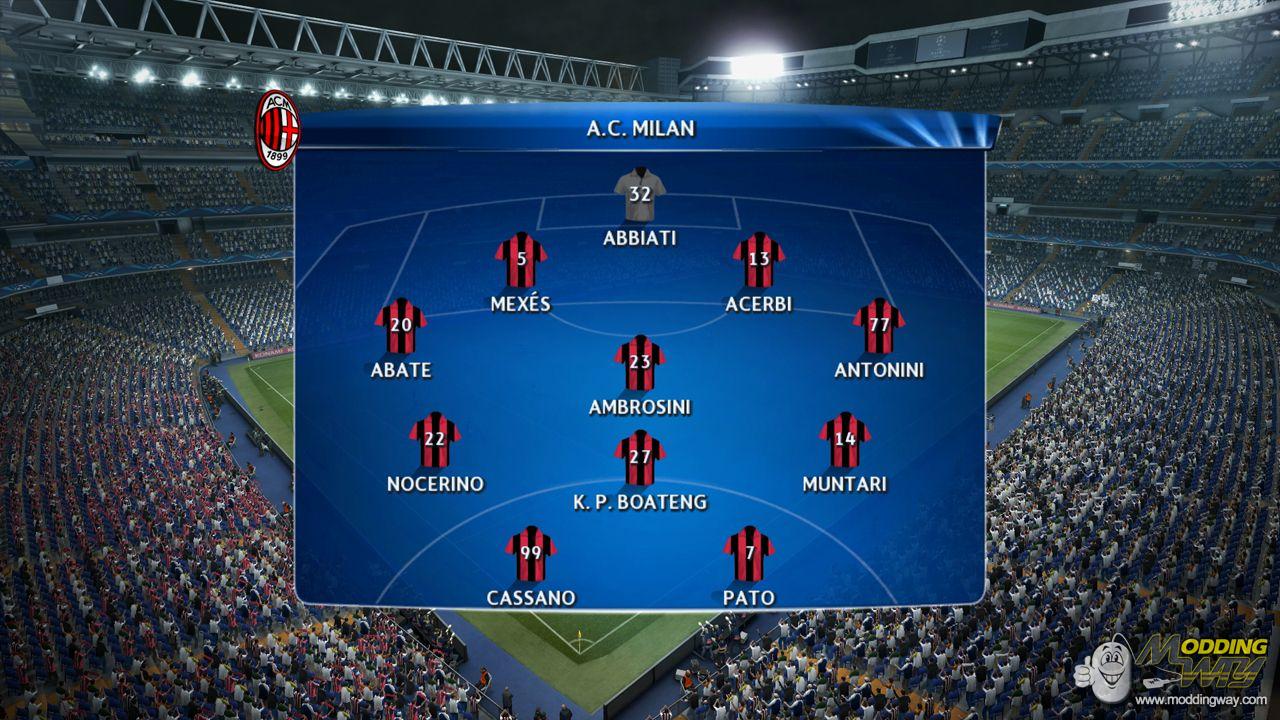Pick Acerbi's number 13 shirt
The width and height of the screenshot is (1280, 720).
tap(758, 260)
